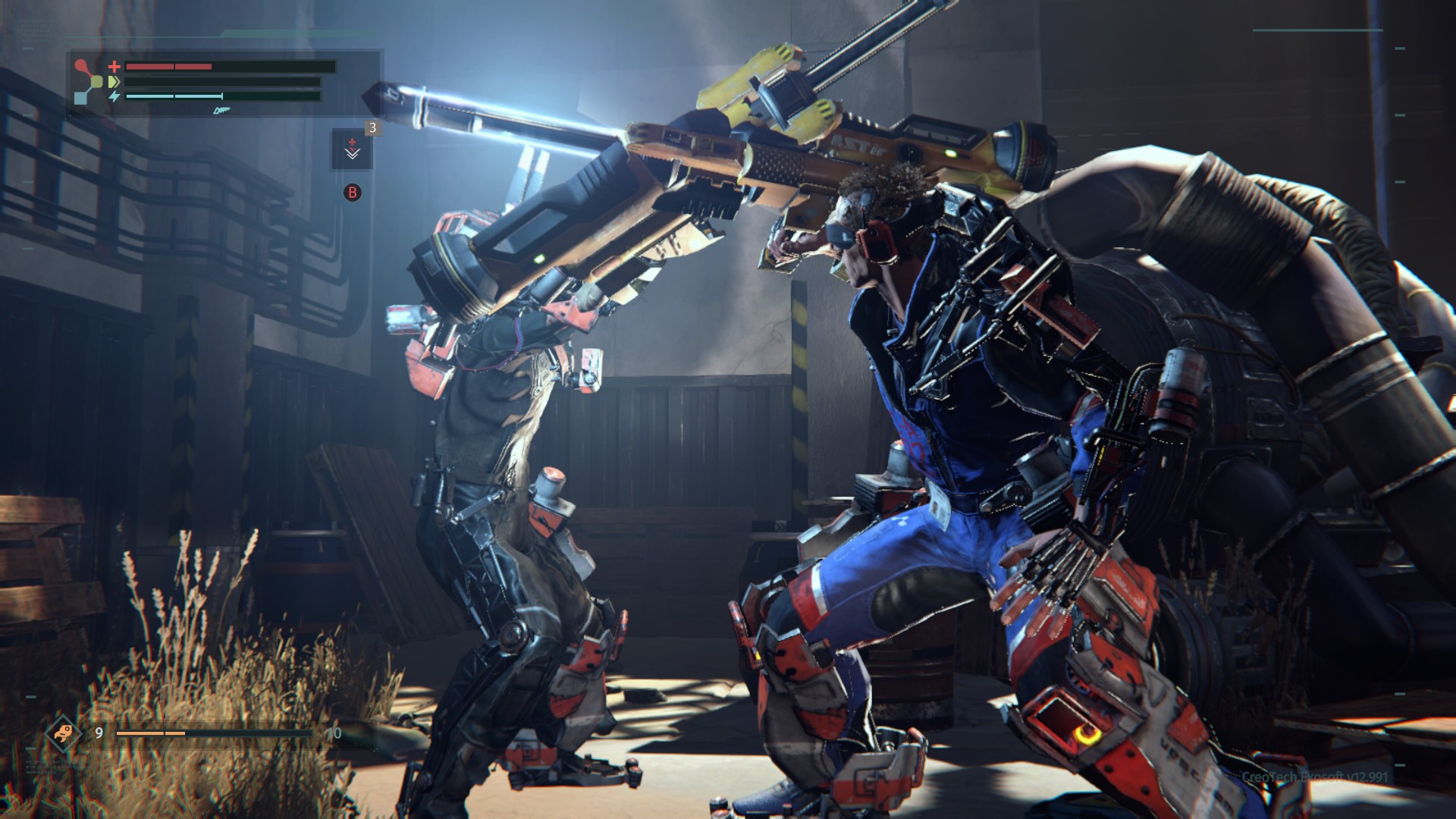Image resolution: width=1456 pixels, height=819 pixels.
Task: Select the health injectable item slot
Action: pyautogui.click(x=352, y=149)
